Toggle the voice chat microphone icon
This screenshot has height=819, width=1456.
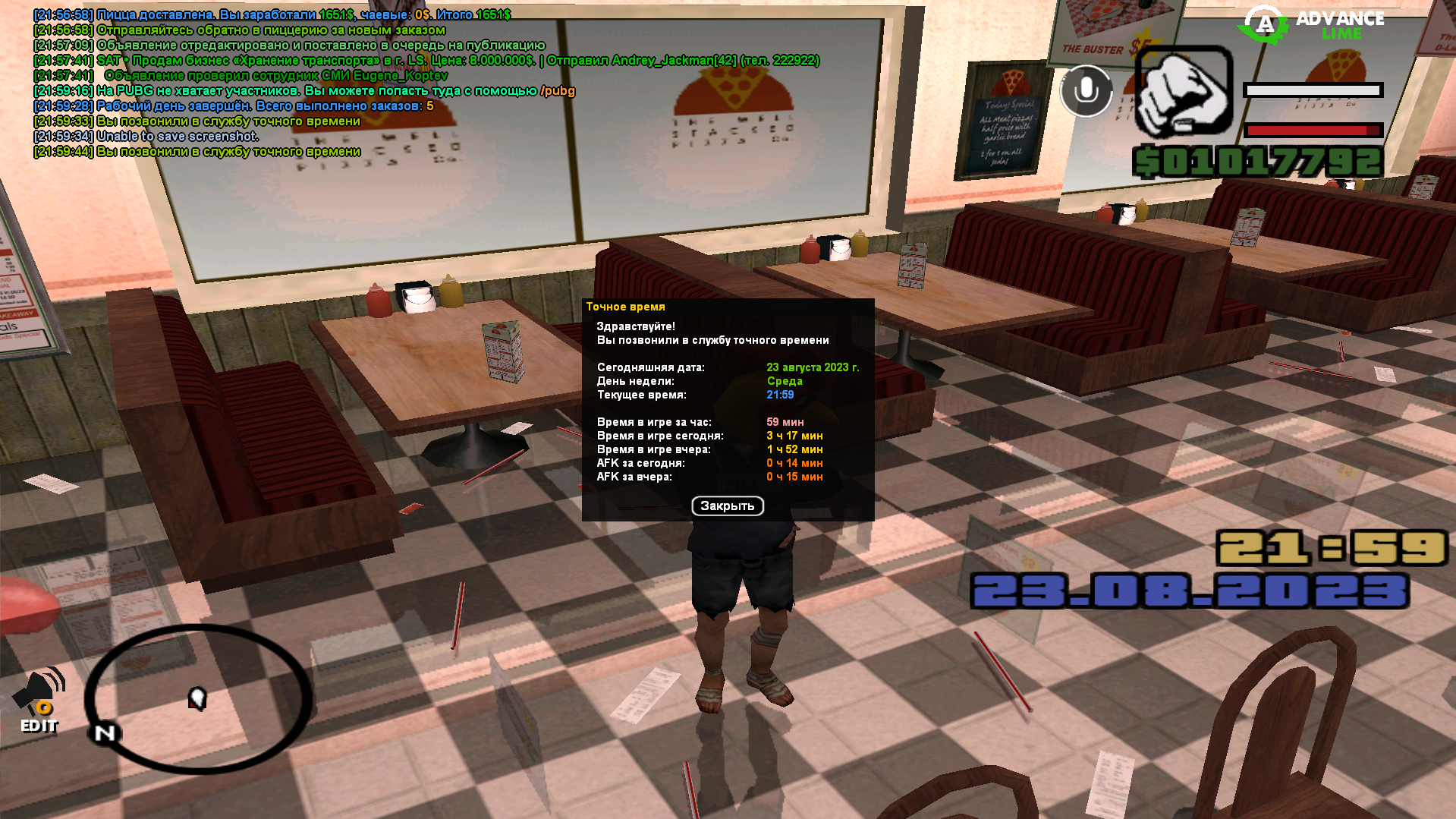1086,90
